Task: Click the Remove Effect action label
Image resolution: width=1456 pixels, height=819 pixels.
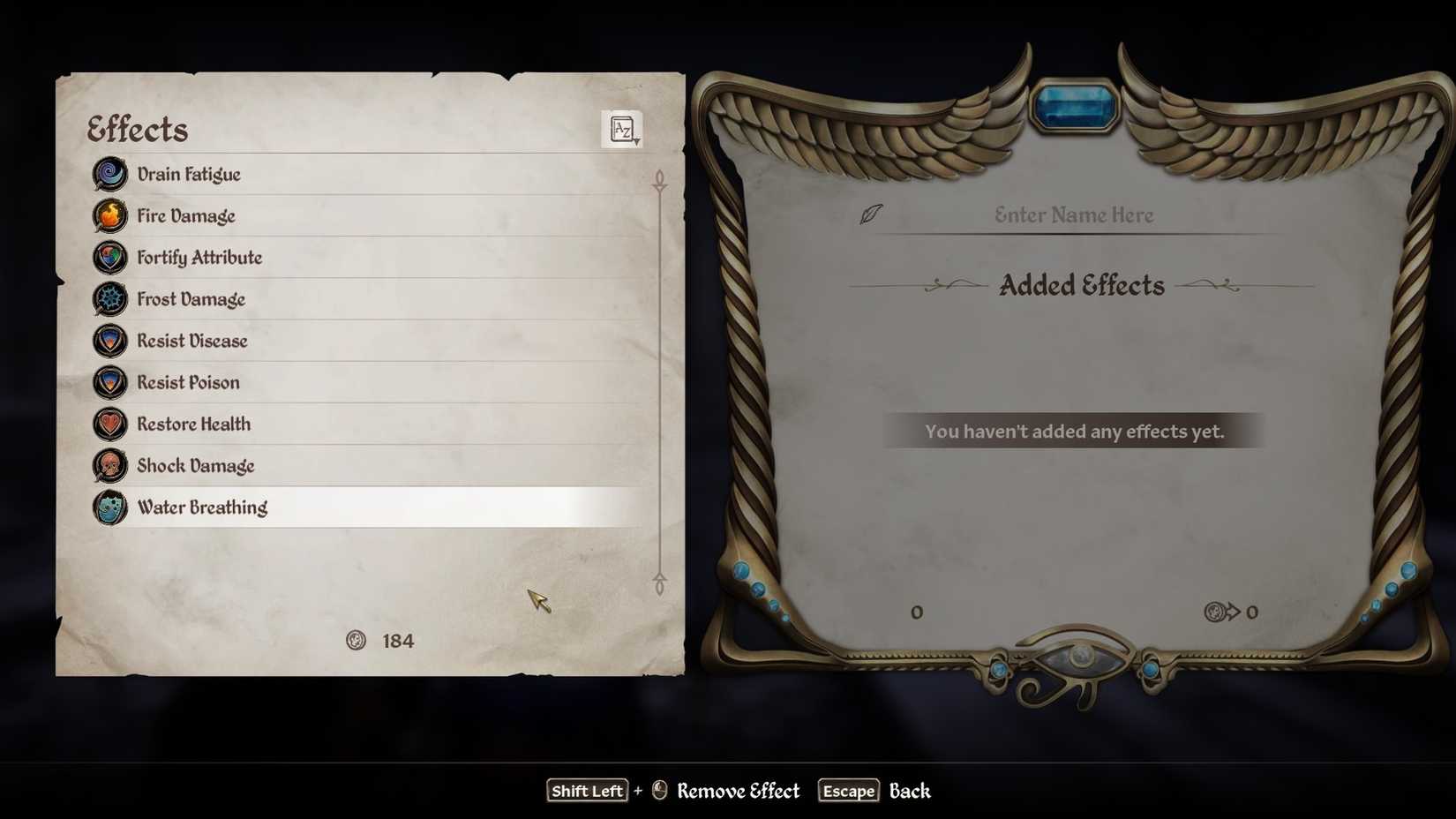Action: pos(738,791)
